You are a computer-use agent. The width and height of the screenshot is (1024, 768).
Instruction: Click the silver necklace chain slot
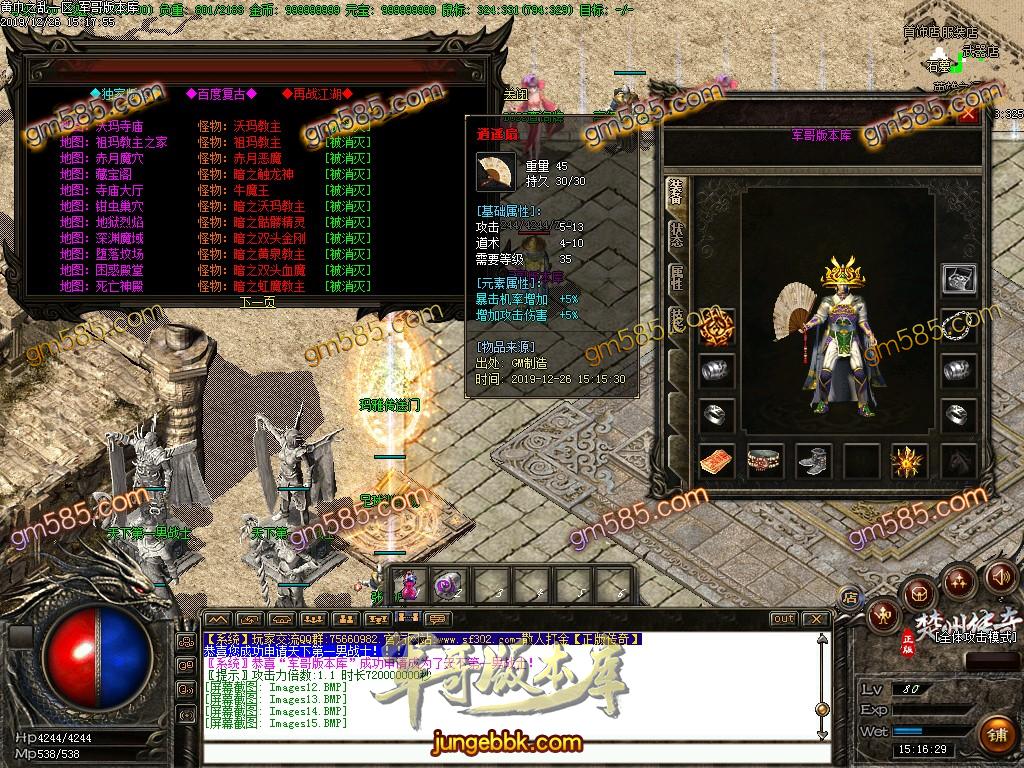[959, 324]
